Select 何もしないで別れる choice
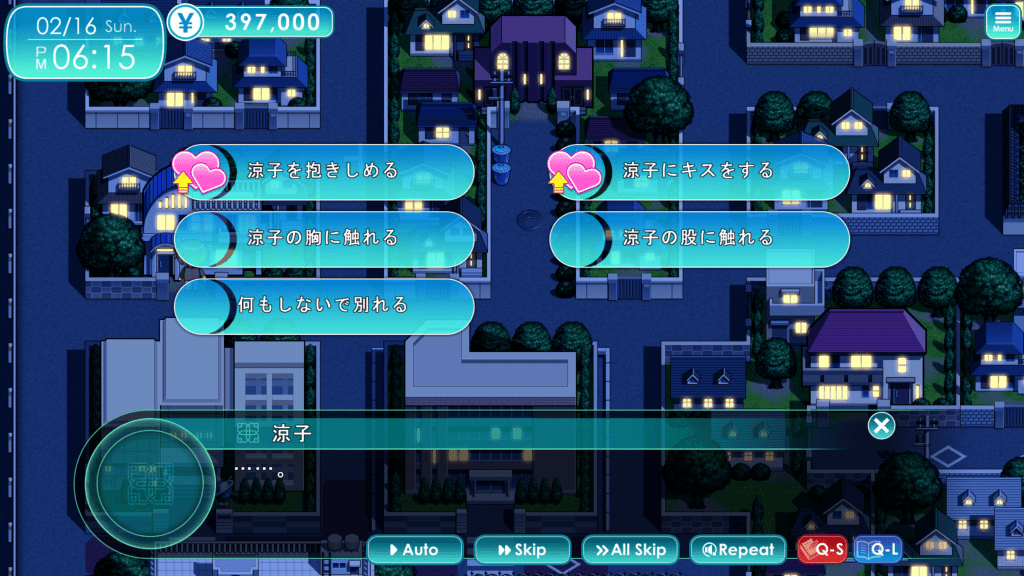The height and width of the screenshot is (576, 1024). click(323, 306)
